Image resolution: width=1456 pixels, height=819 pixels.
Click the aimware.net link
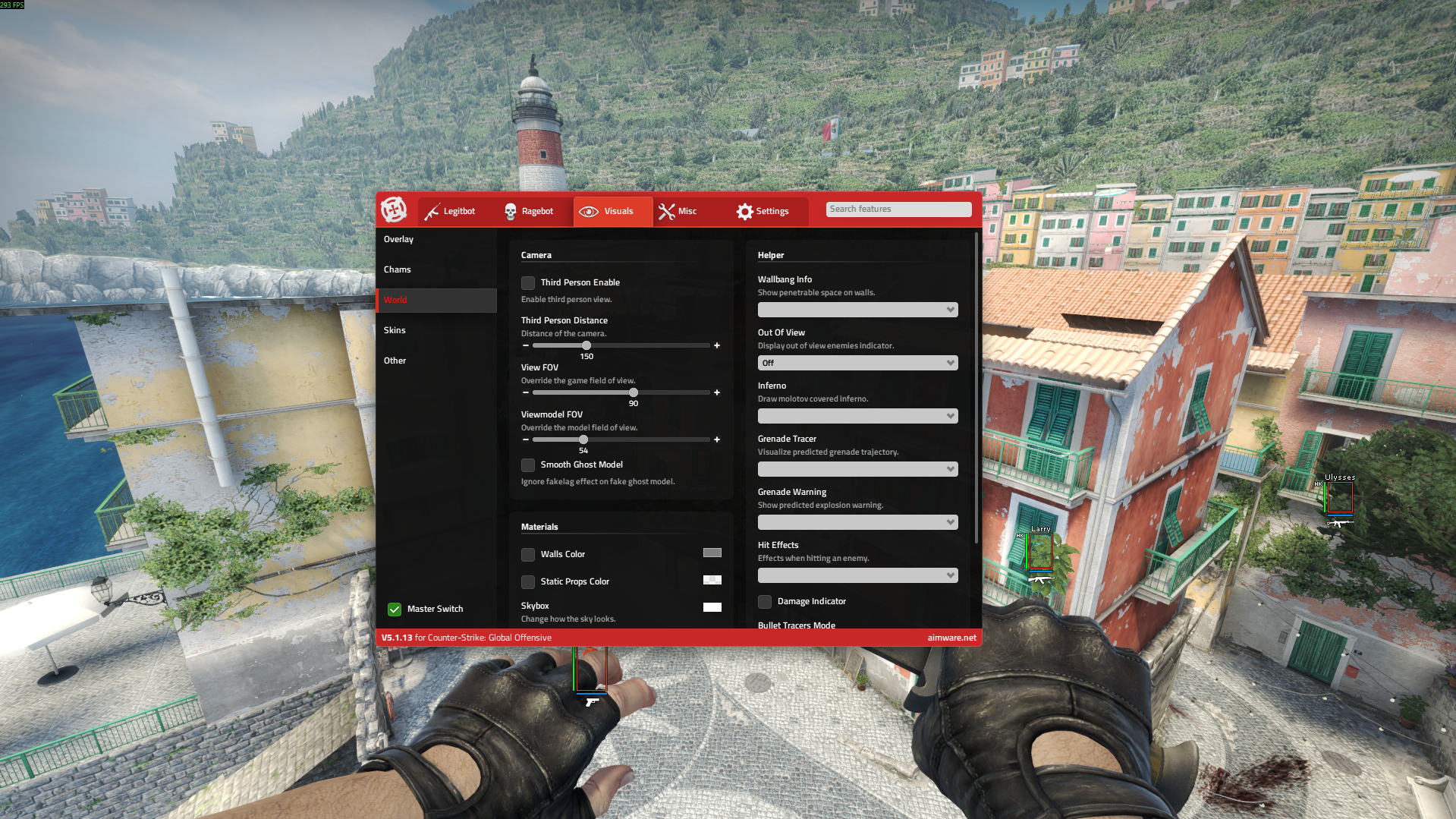click(951, 638)
